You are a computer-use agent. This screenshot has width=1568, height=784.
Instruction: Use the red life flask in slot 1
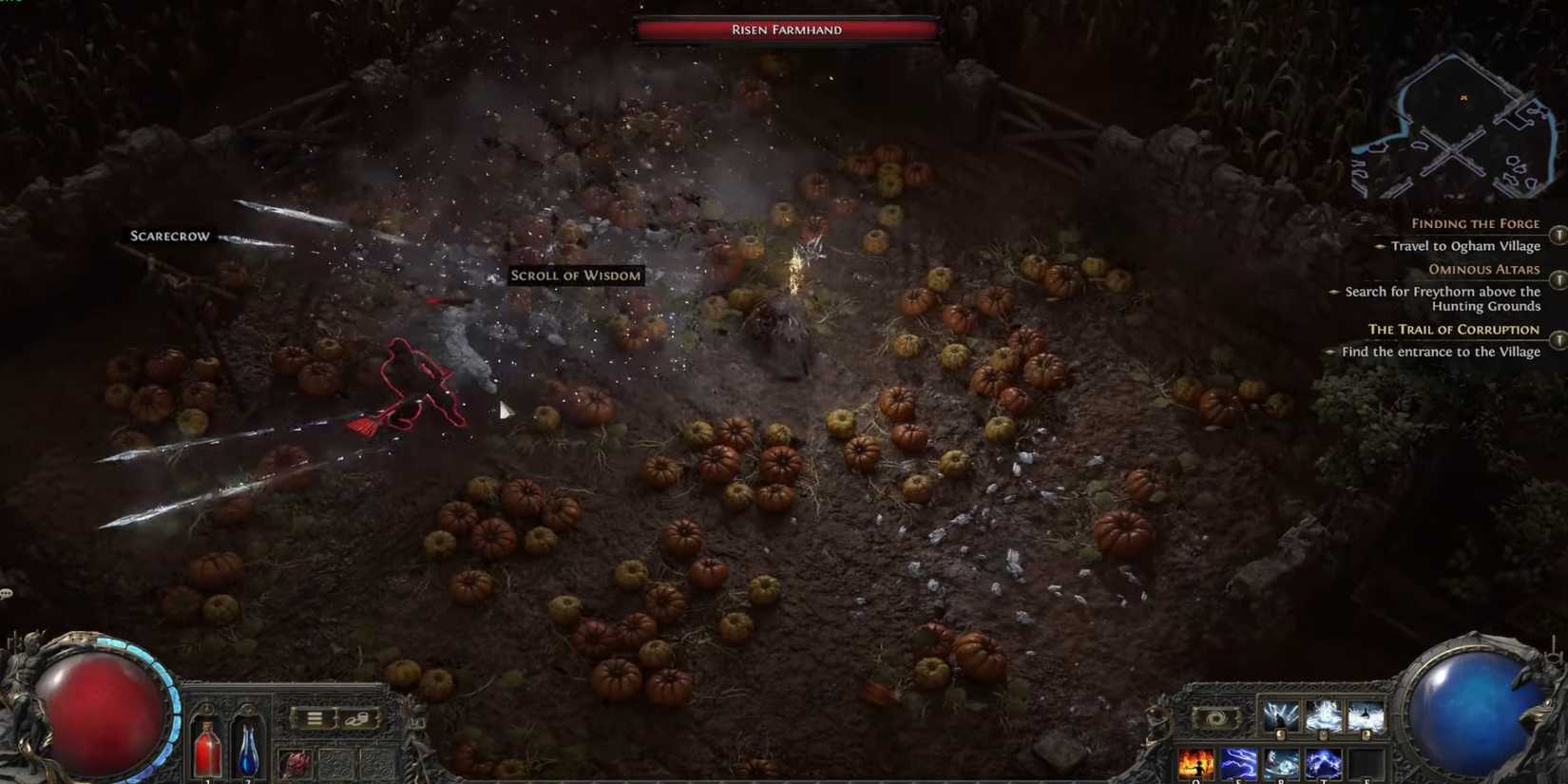pyautogui.click(x=207, y=749)
